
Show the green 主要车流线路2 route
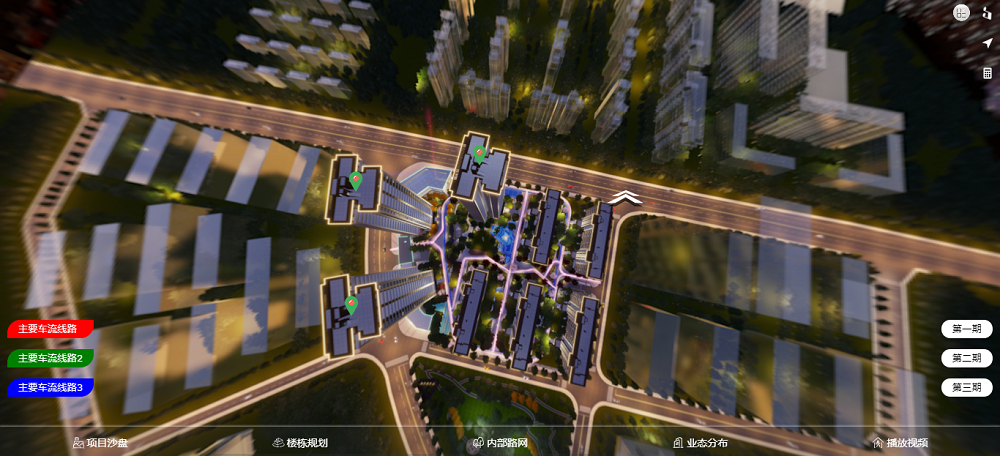pyautogui.click(x=50, y=357)
